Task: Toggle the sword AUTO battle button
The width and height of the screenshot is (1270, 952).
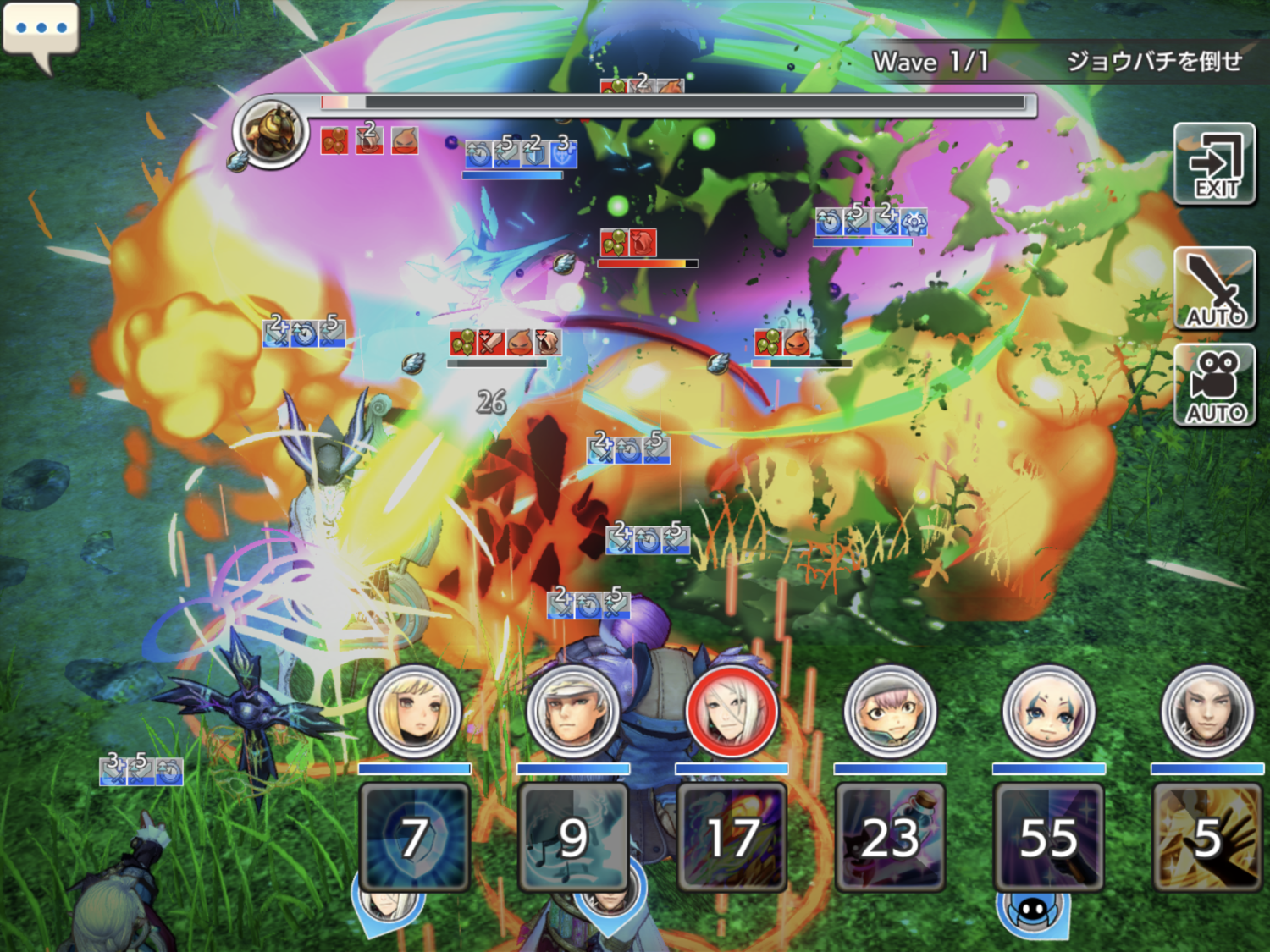Action: coord(1214,289)
